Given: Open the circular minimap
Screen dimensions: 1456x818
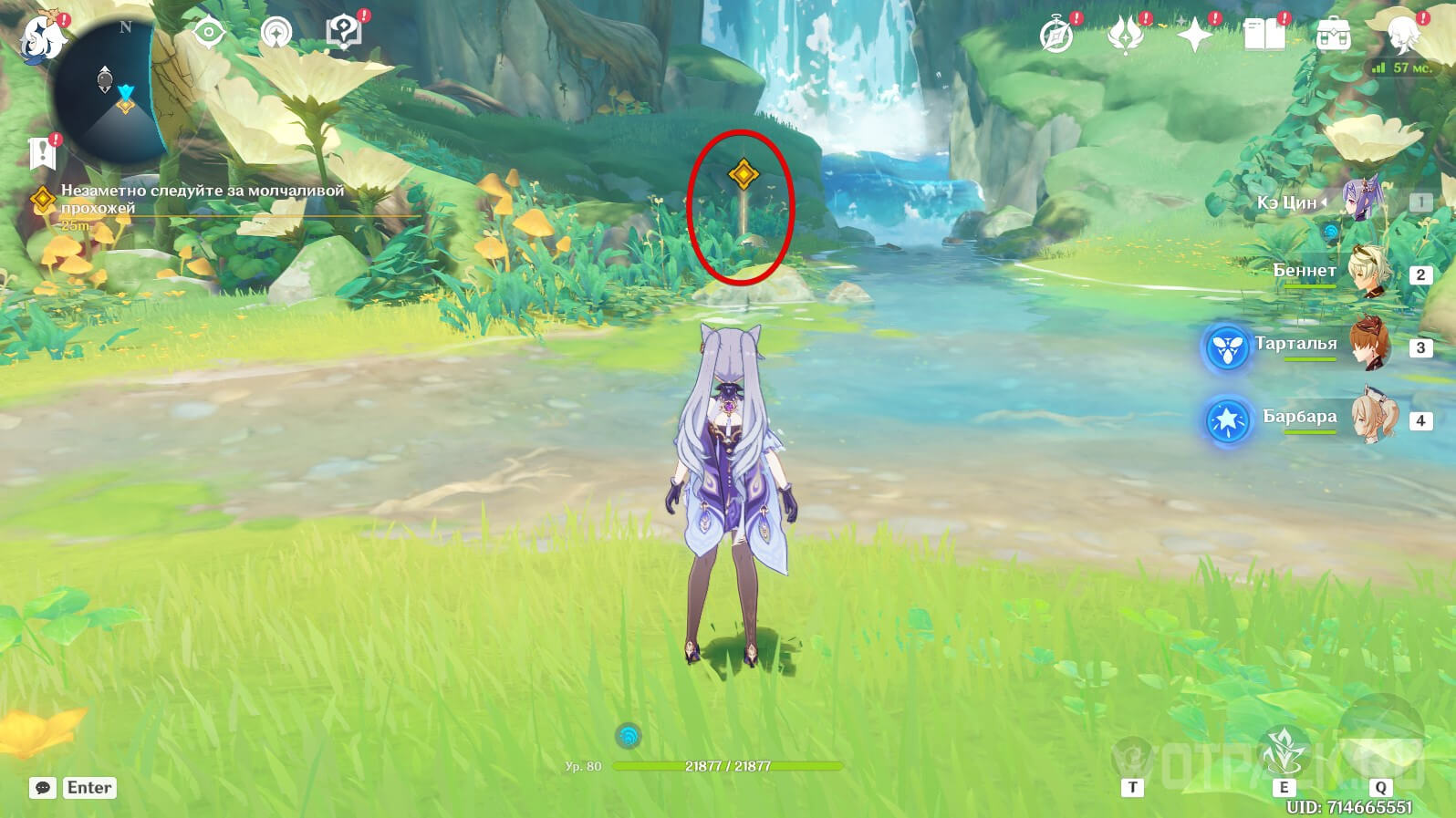Looking at the screenshot, I should [x=109, y=91].
